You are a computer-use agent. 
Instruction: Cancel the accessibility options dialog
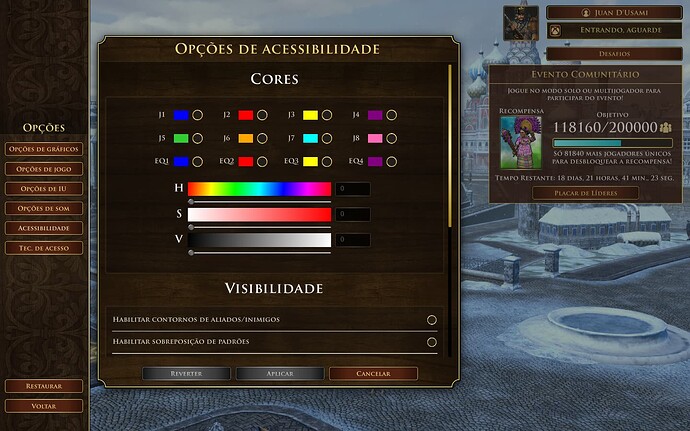(373, 373)
